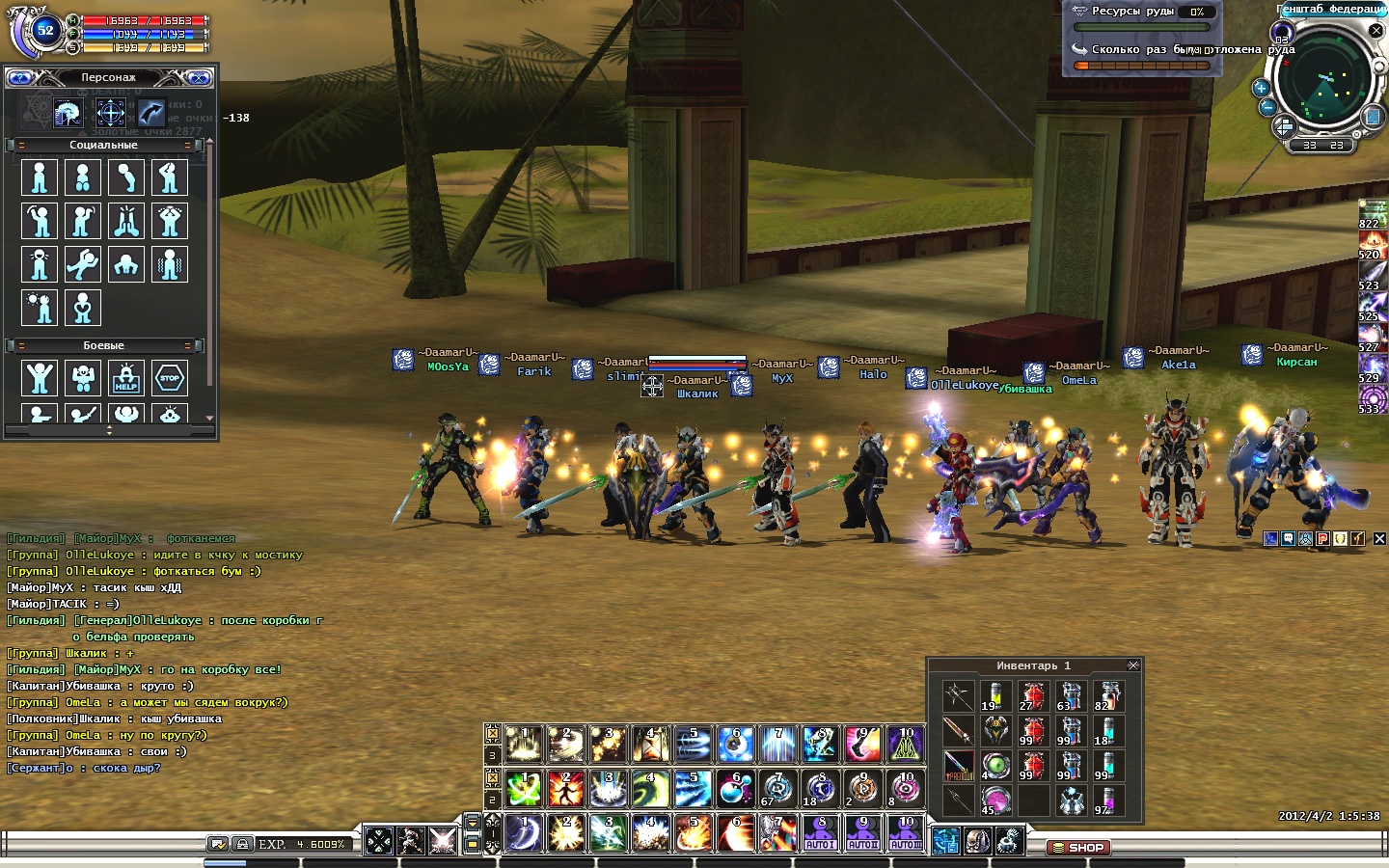1389x868 pixels.
Task: Open help for the Персонаж panel
Action: pos(20,77)
